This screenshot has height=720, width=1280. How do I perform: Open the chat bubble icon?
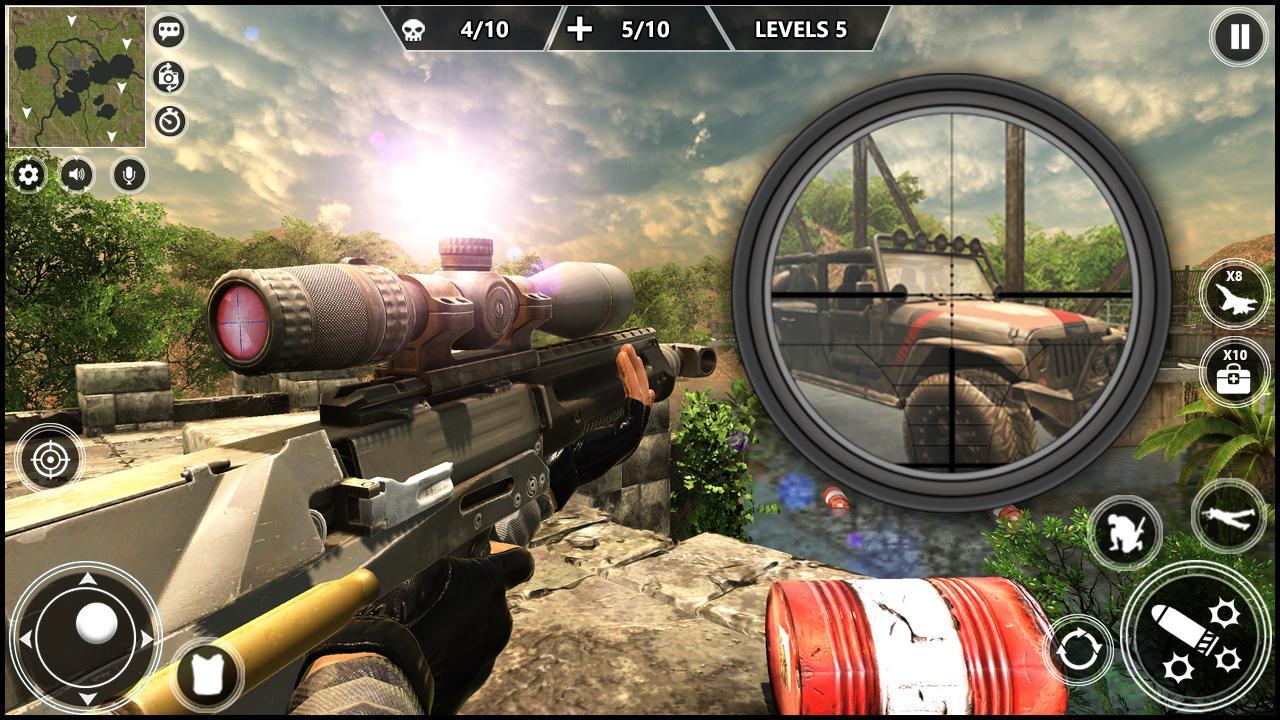(x=168, y=32)
